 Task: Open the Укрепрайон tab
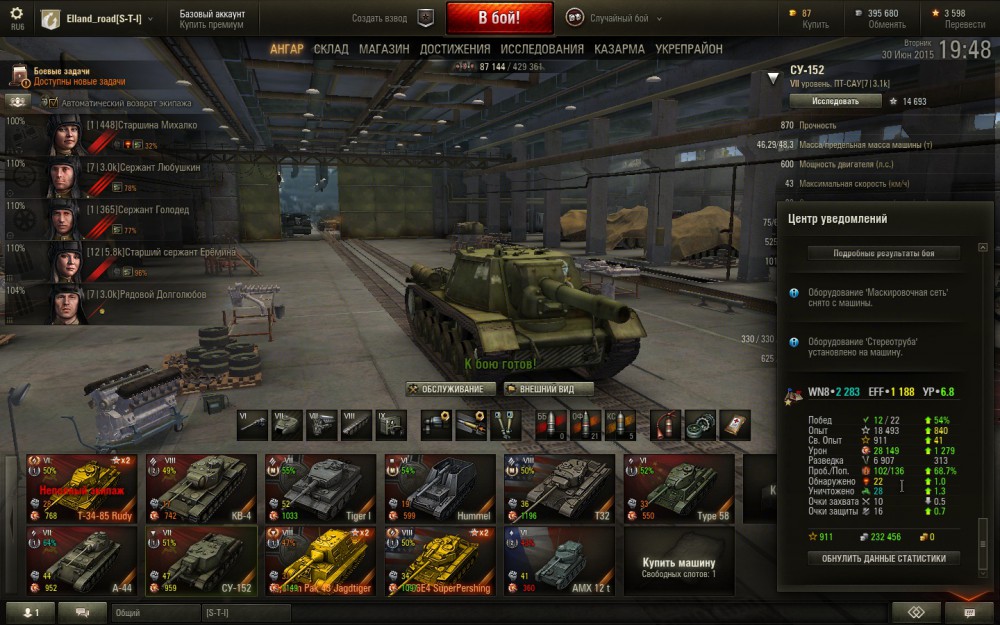tap(688, 49)
